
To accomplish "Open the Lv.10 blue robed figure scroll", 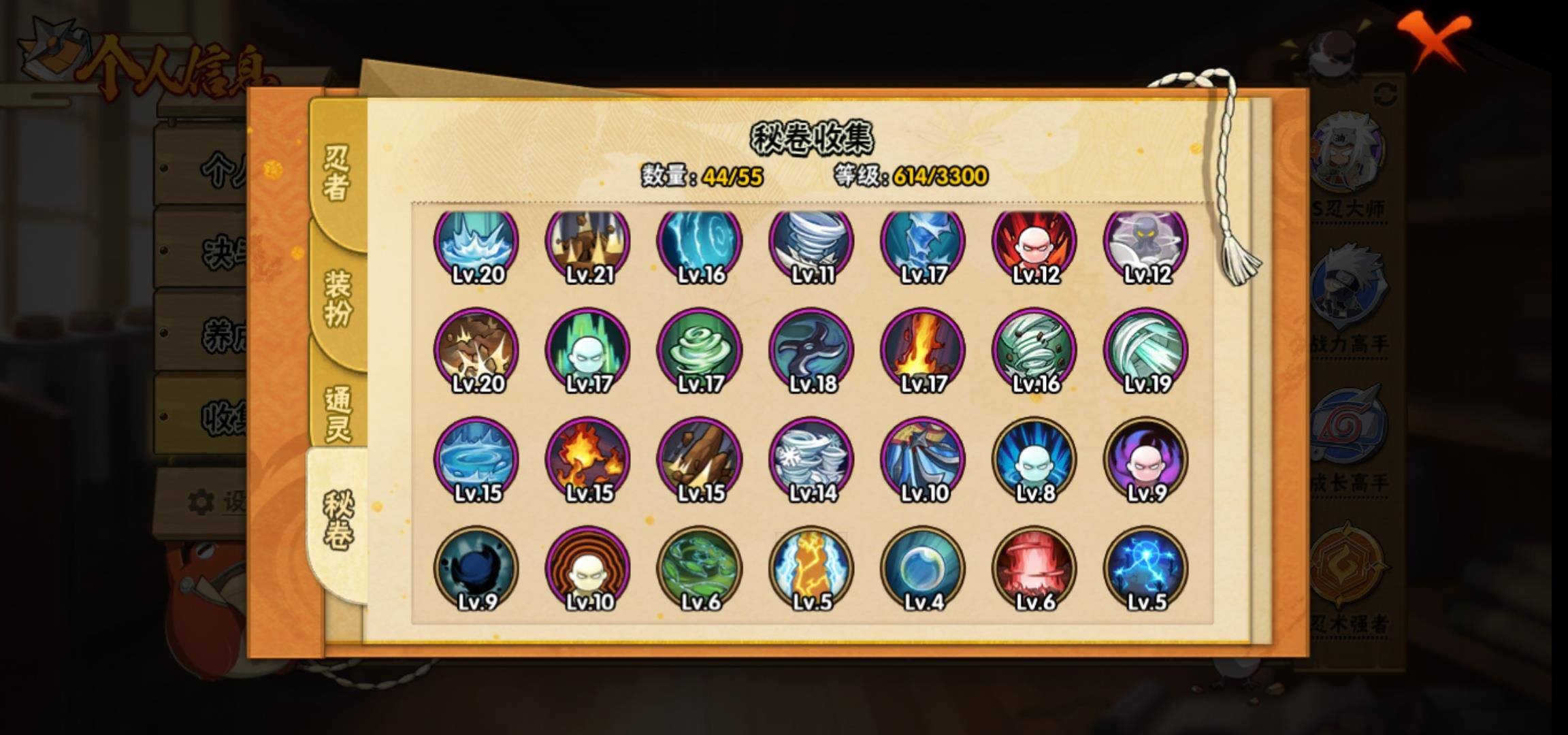I will (x=923, y=461).
